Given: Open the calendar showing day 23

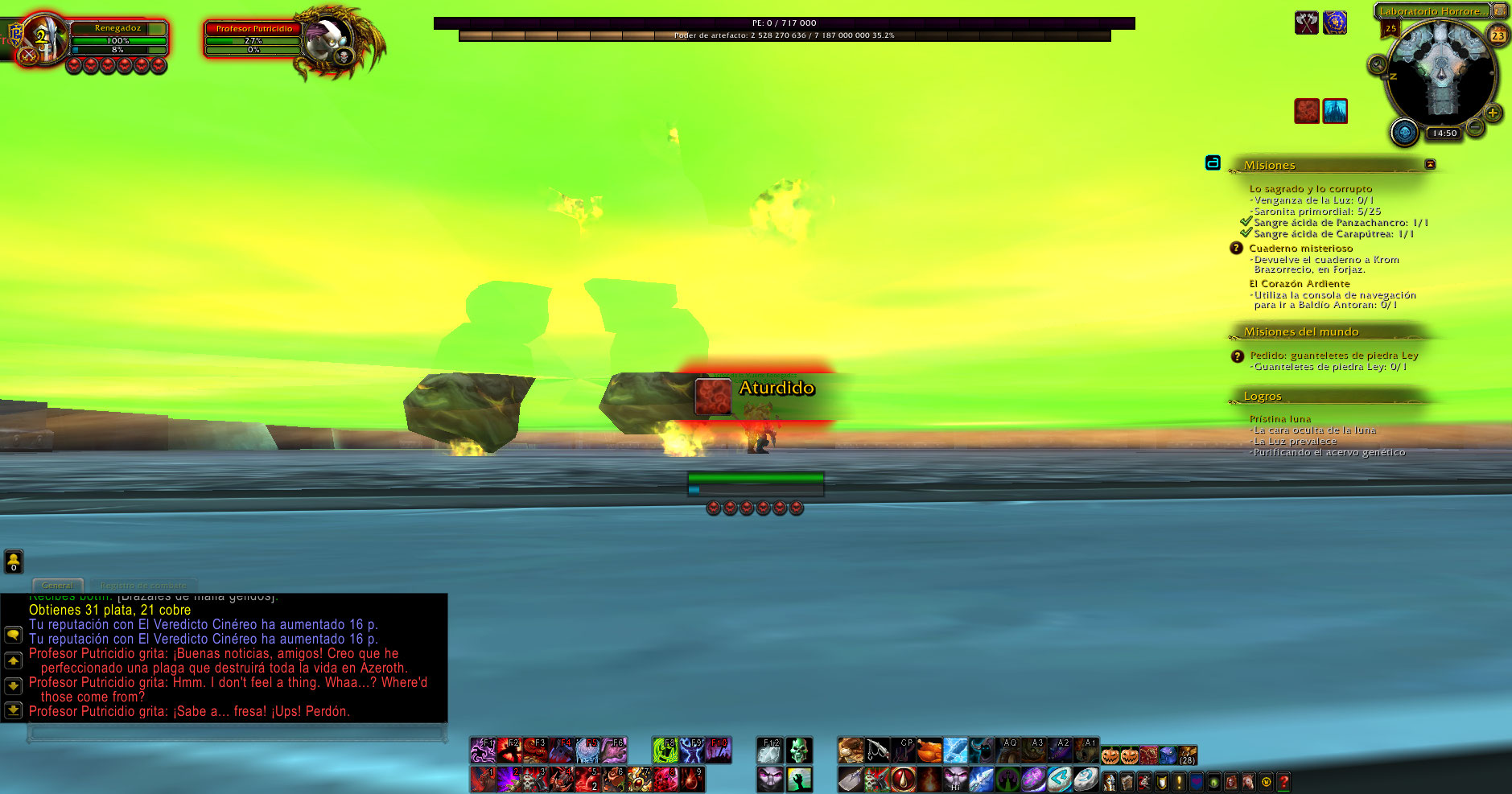Looking at the screenshot, I should 1498,35.
